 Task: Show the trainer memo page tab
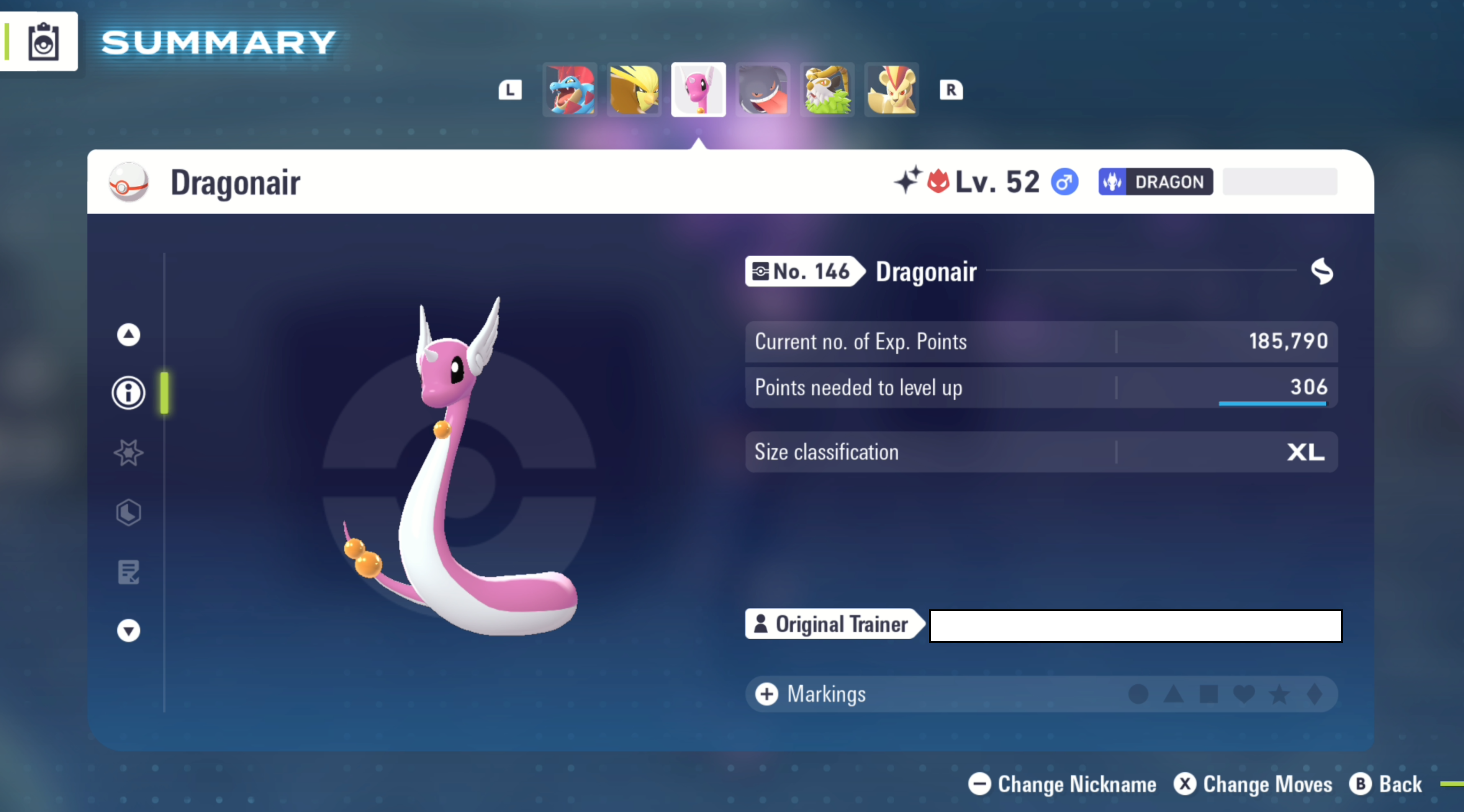[x=128, y=572]
